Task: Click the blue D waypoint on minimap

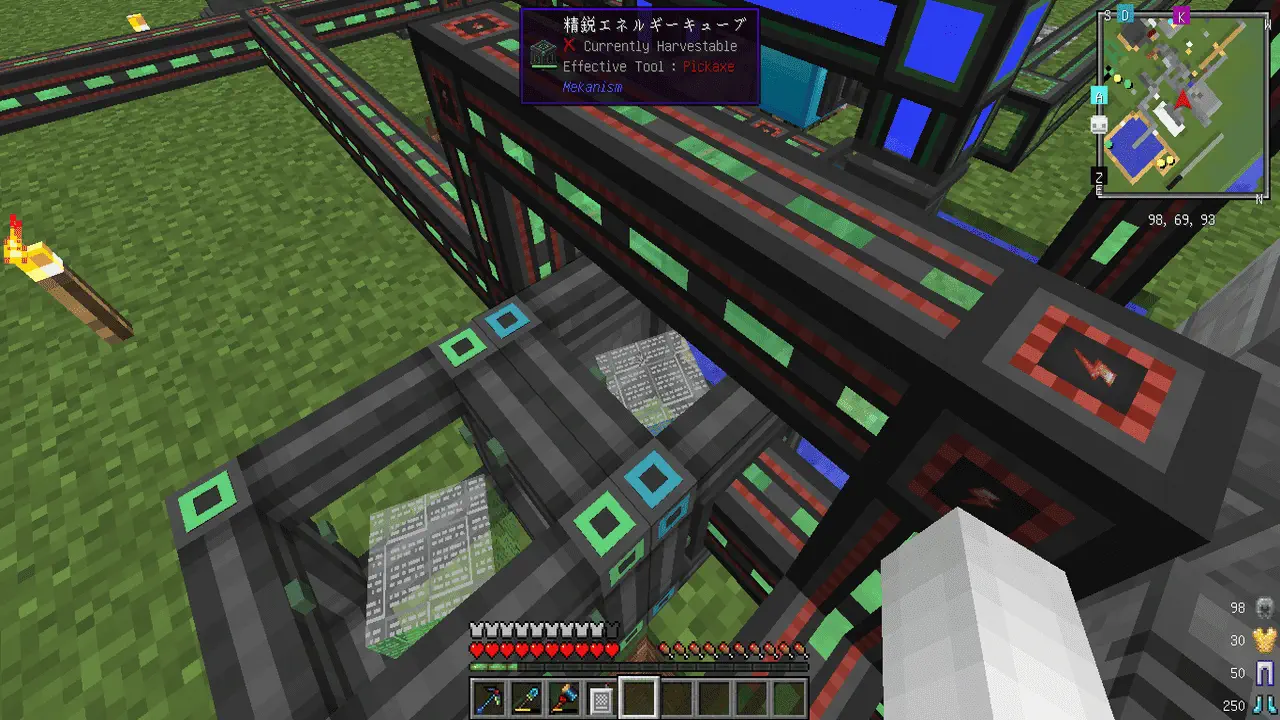Action: pyautogui.click(x=1126, y=15)
